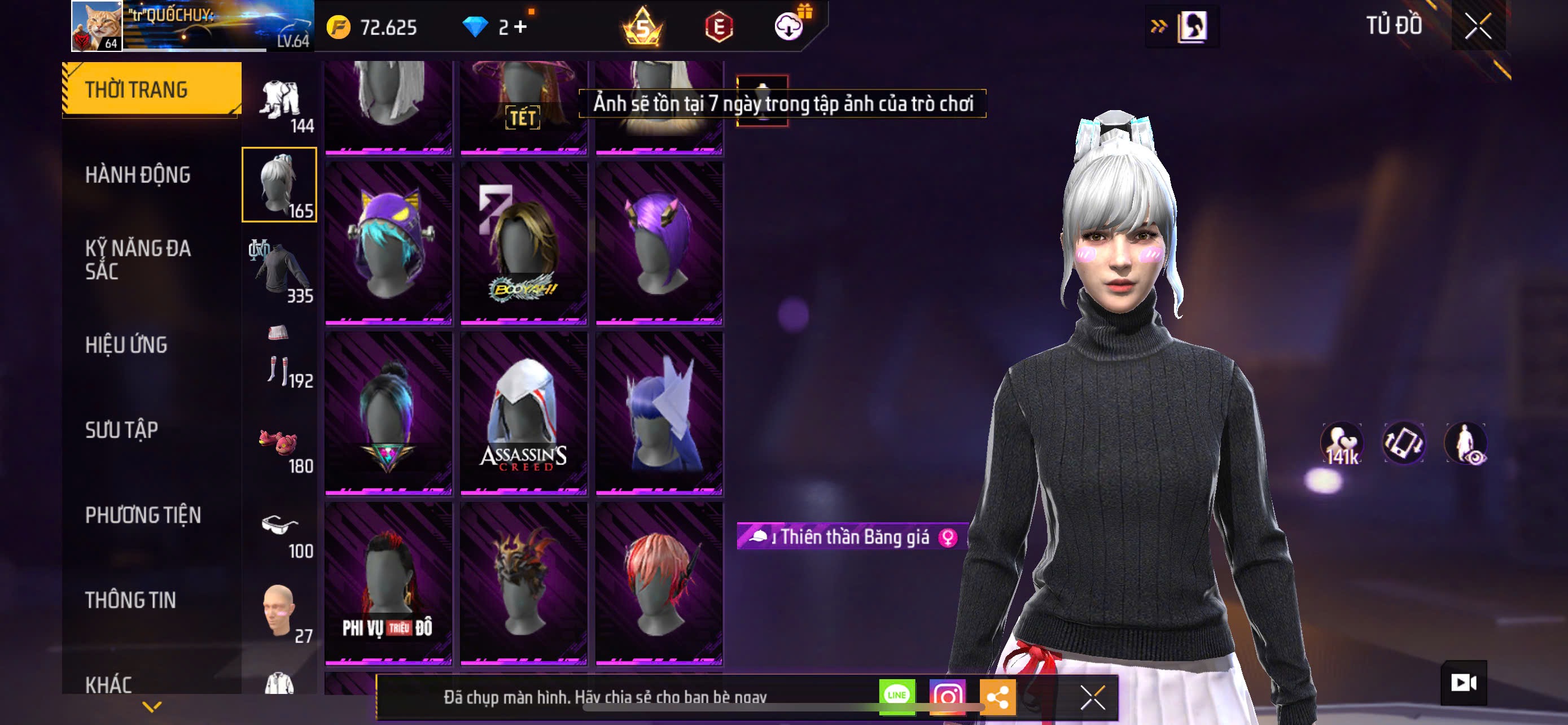Dismiss the screenshot share banner
The height and width of the screenshot is (725, 1568).
(x=1093, y=697)
